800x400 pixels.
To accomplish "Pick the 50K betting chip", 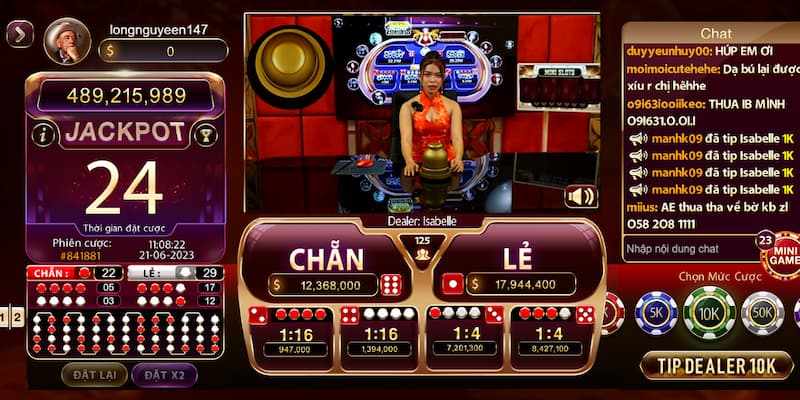I will 762,313.
